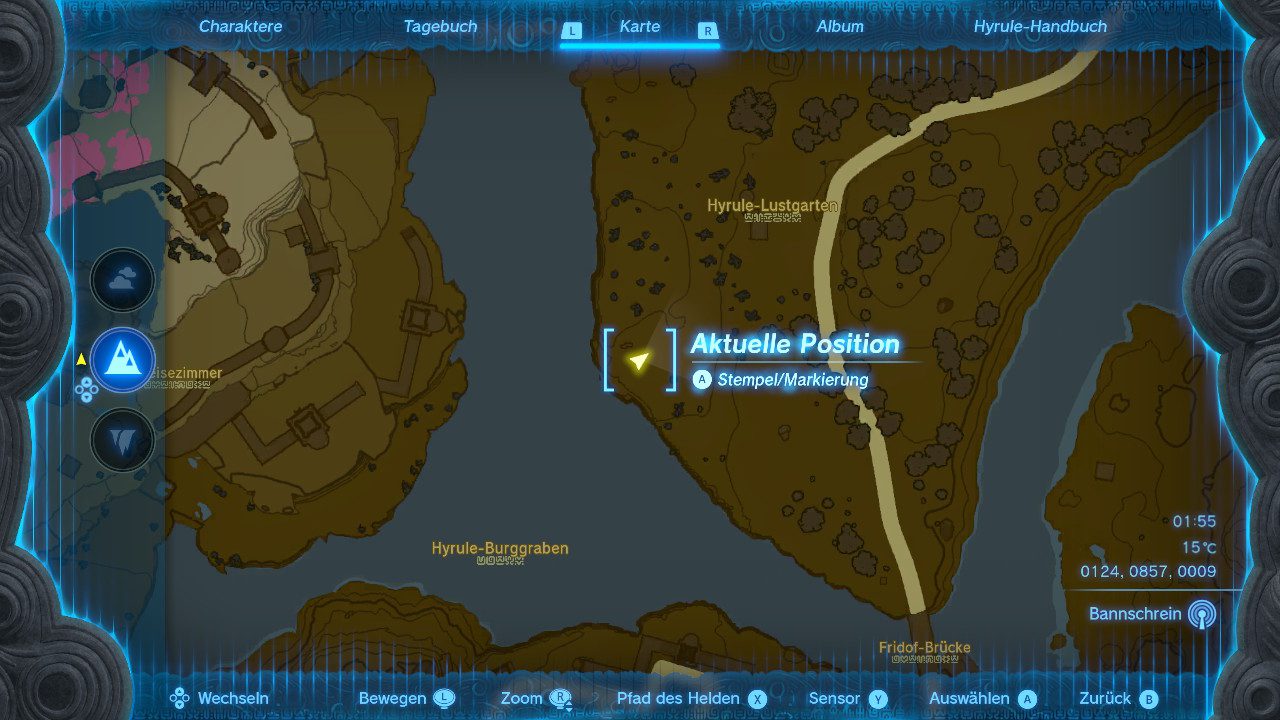
Task: Click the yellow current position arrow
Action: coord(639,360)
